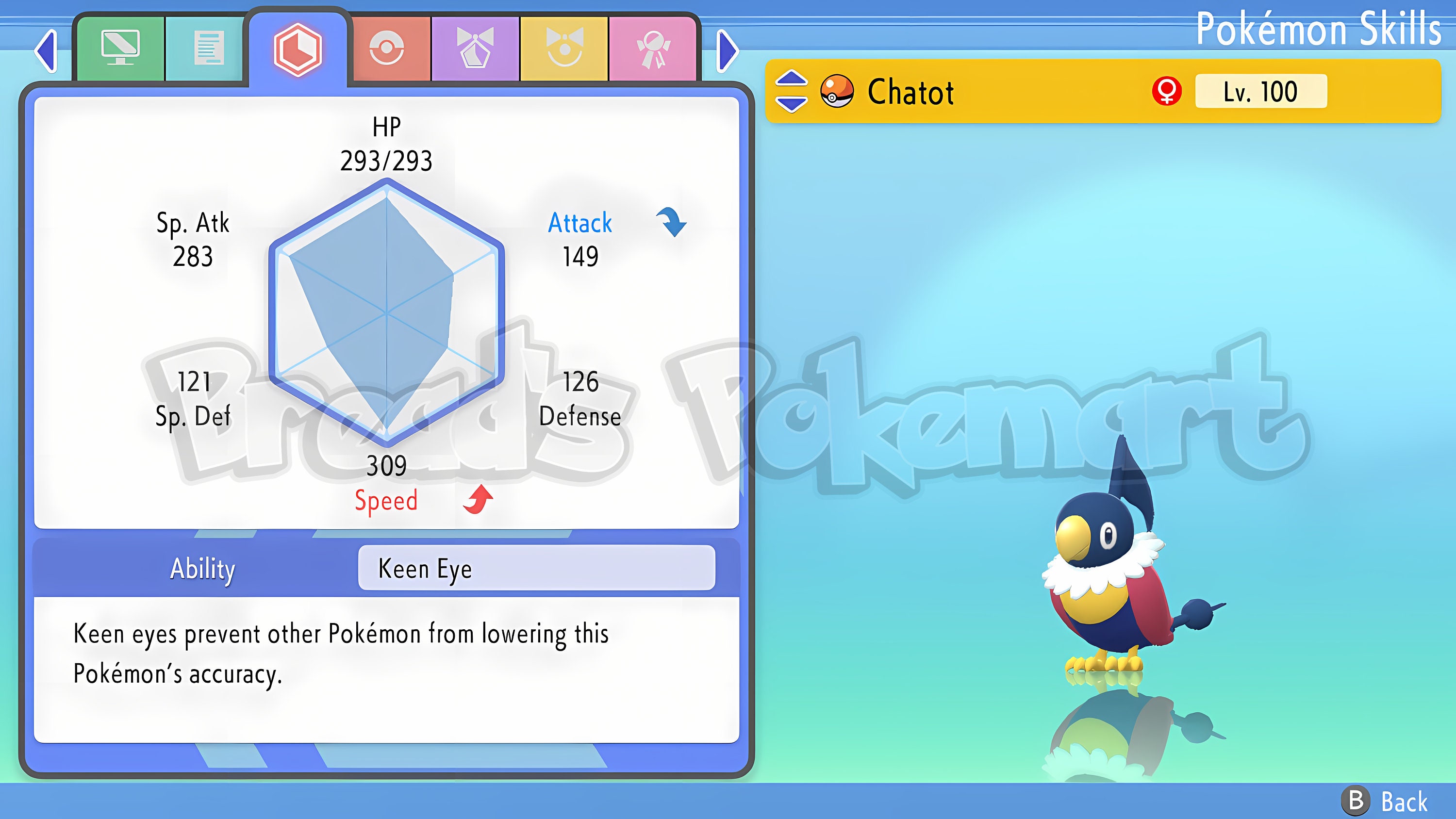Click the left page navigation arrow
Screen dimensions: 1456x819
[x=46, y=51]
